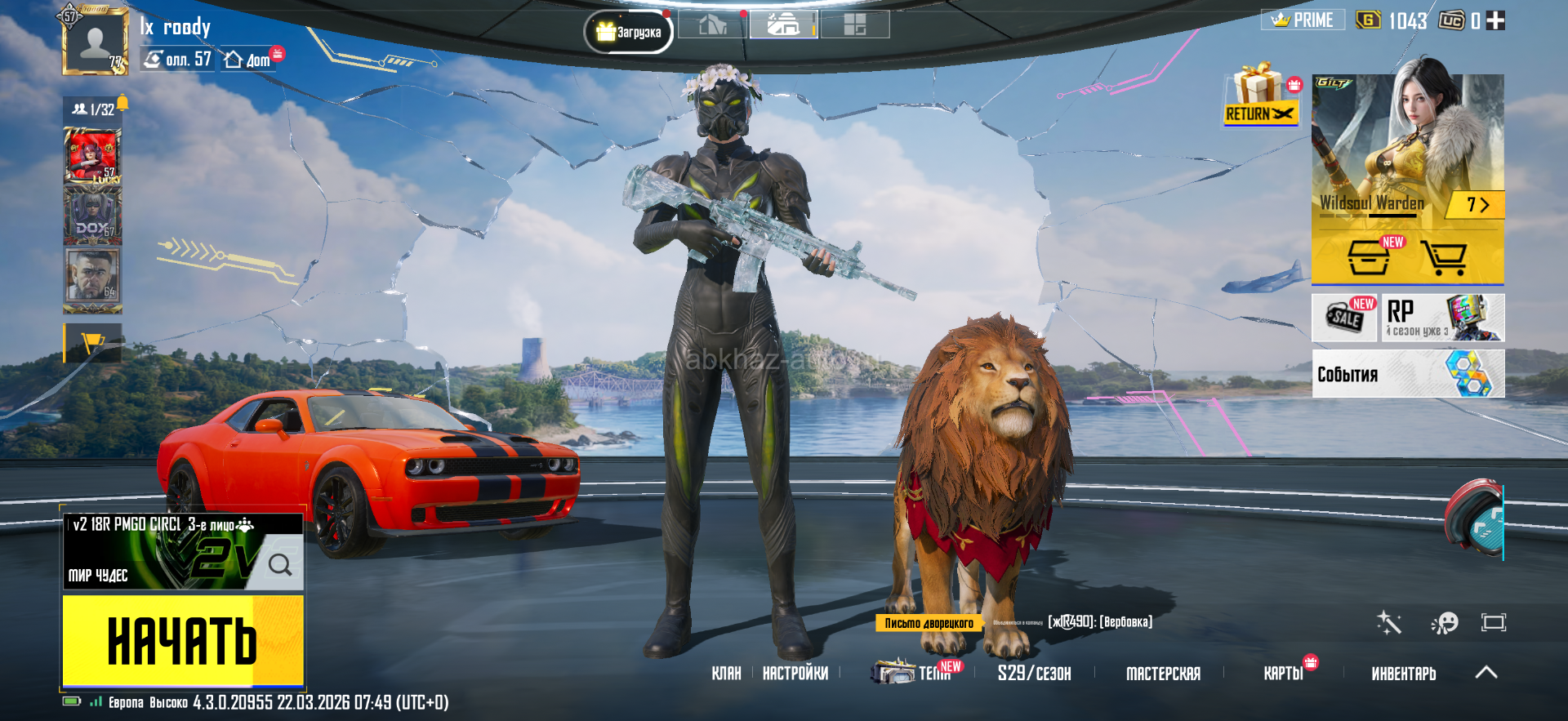Open the События events panel
The height and width of the screenshot is (721, 1568).
coord(1407,374)
